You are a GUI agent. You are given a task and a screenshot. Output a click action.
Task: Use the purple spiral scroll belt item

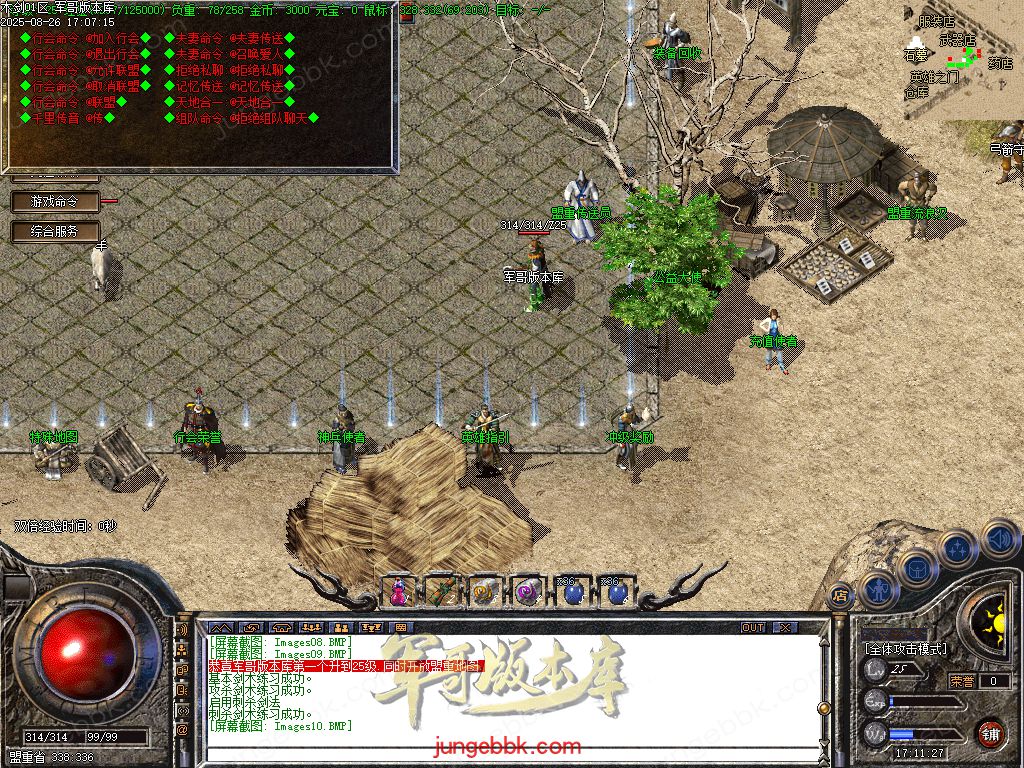[527, 592]
